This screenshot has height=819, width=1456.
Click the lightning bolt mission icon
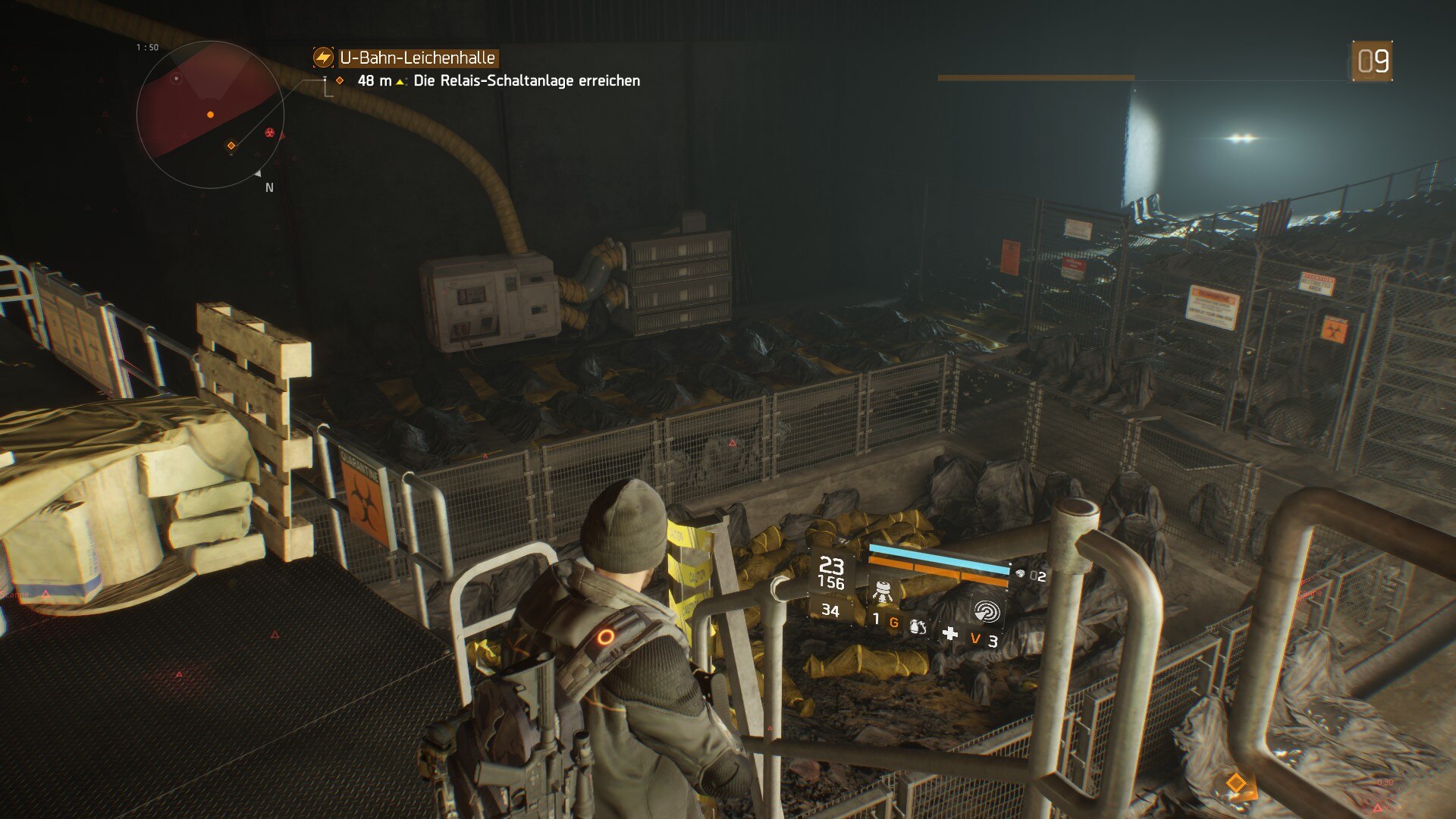tap(323, 58)
